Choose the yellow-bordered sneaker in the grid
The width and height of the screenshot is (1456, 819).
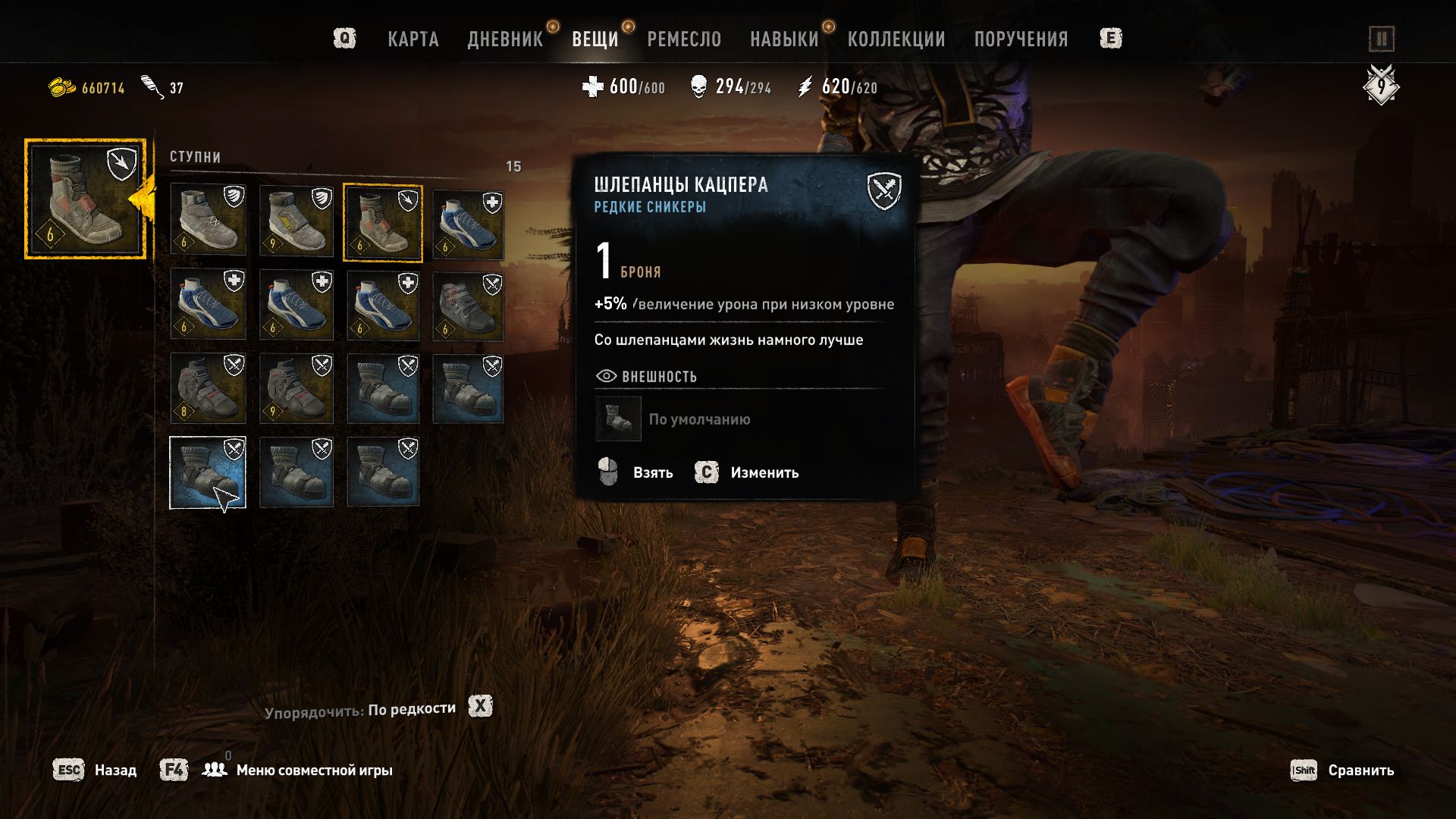(382, 222)
